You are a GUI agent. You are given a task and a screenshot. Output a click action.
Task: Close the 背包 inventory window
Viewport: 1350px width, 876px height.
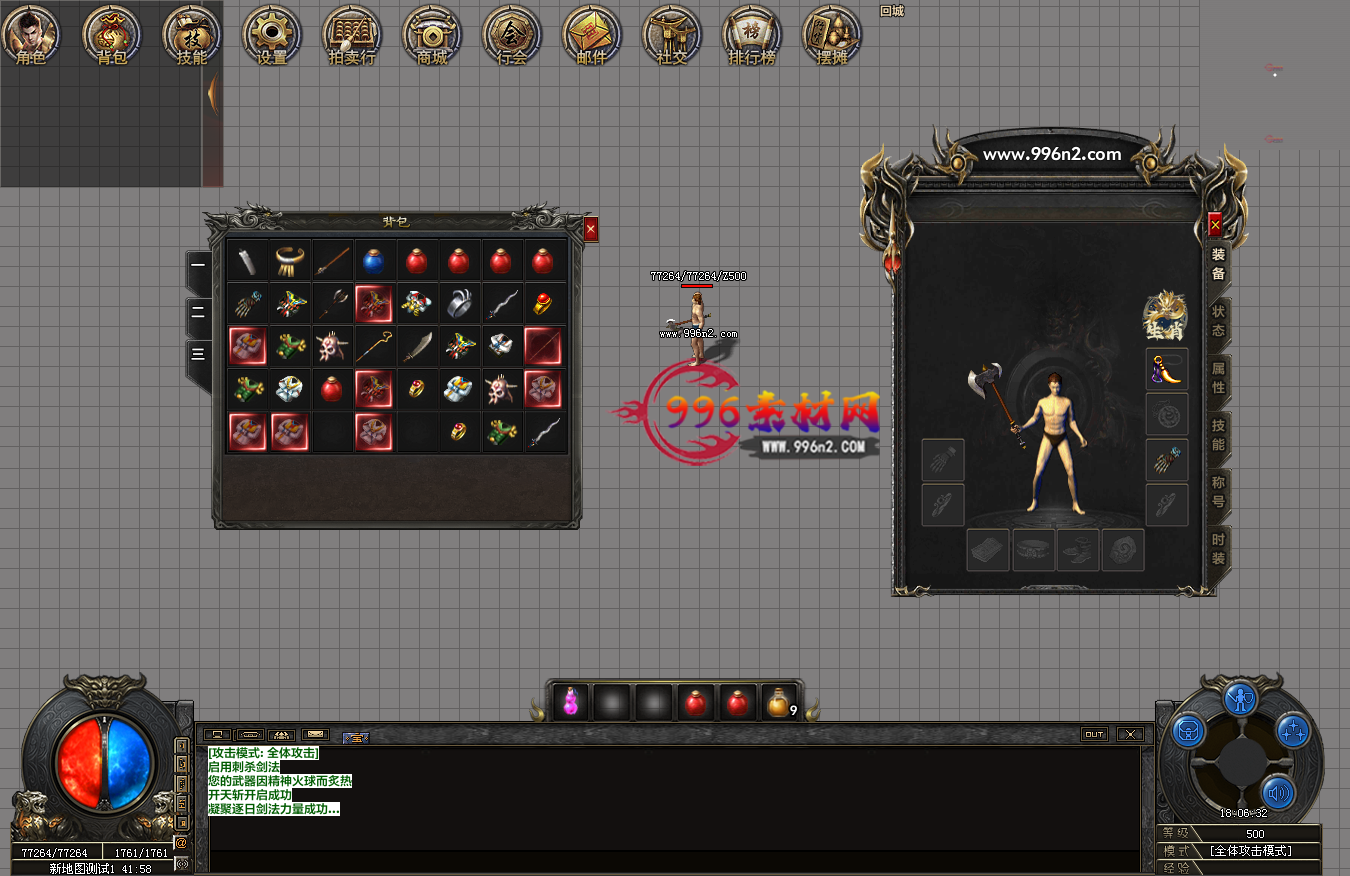pos(591,229)
